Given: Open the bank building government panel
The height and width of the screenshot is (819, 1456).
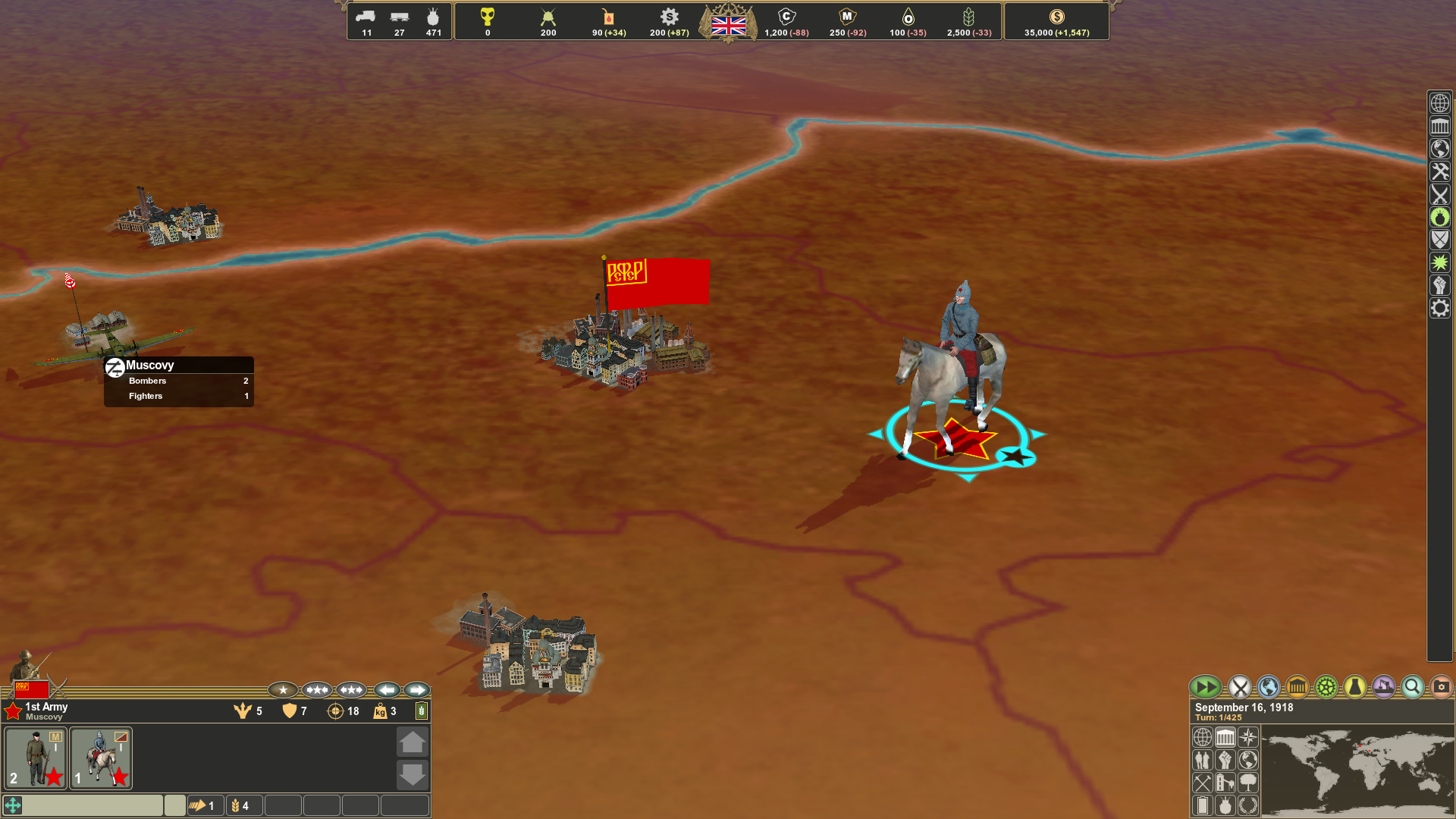Looking at the screenshot, I should click(1297, 687).
